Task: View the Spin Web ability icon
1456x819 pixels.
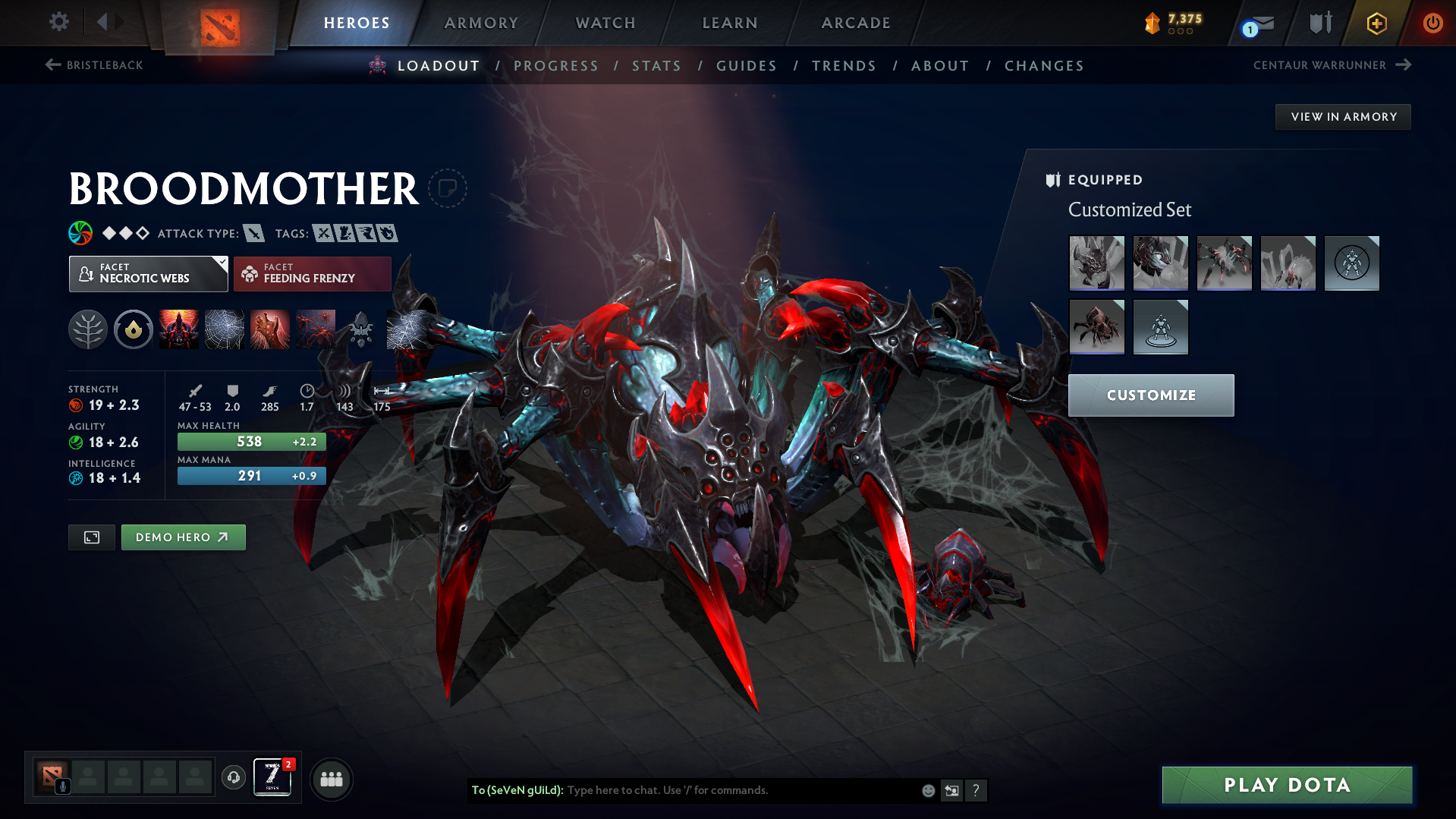Action: tap(224, 329)
